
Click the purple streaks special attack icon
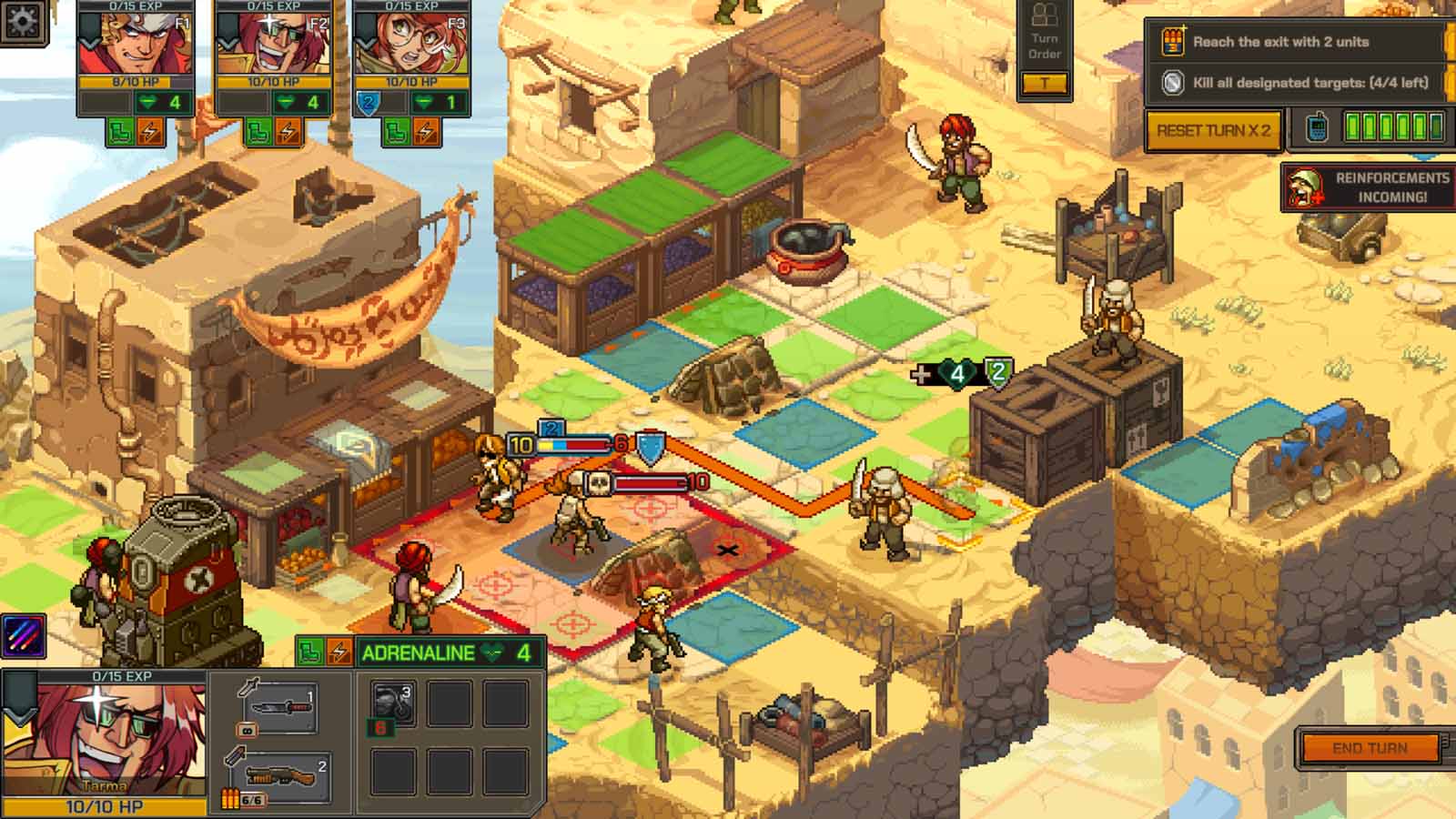pos(24,636)
